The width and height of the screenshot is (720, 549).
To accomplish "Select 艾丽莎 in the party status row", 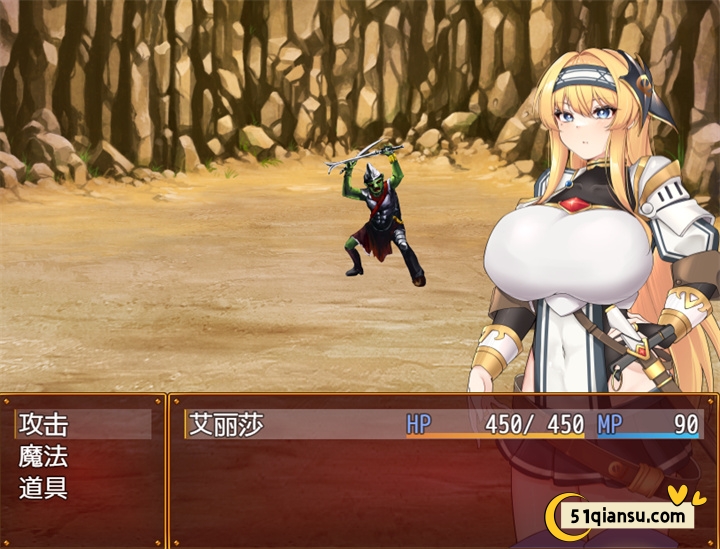I will pos(227,424).
